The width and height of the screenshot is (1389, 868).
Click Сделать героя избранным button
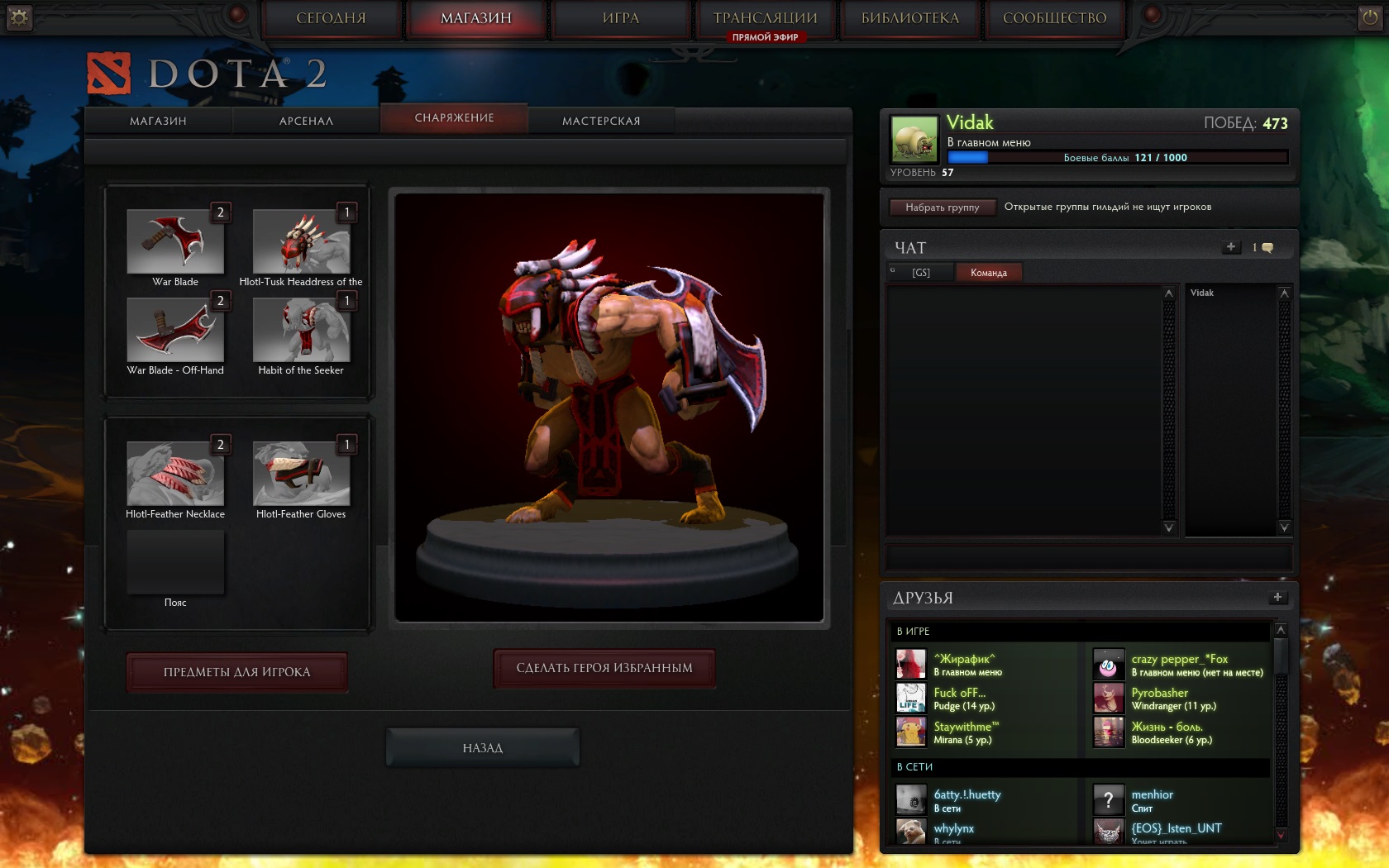604,668
